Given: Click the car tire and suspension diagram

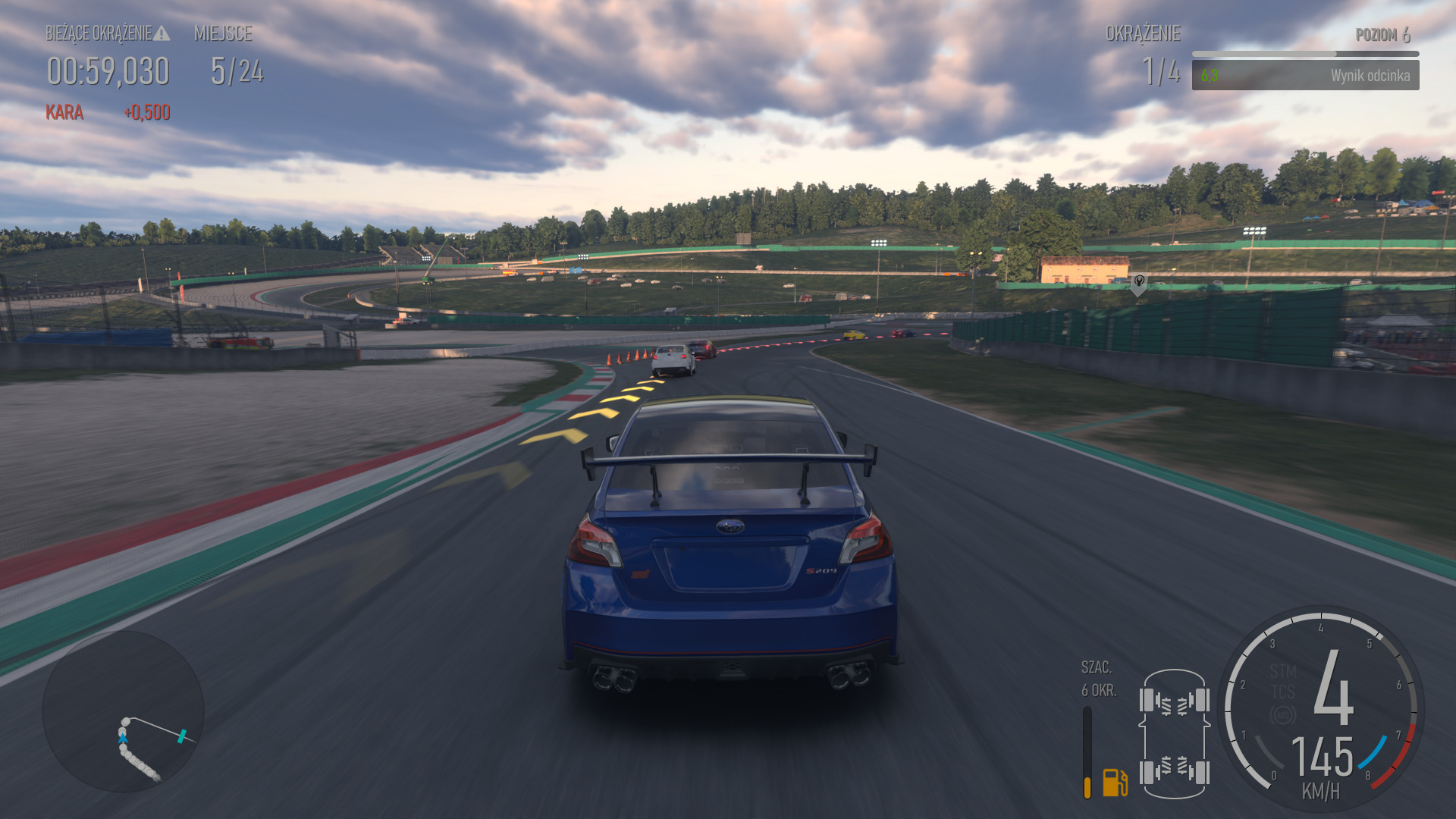Looking at the screenshot, I should (x=1174, y=734).
